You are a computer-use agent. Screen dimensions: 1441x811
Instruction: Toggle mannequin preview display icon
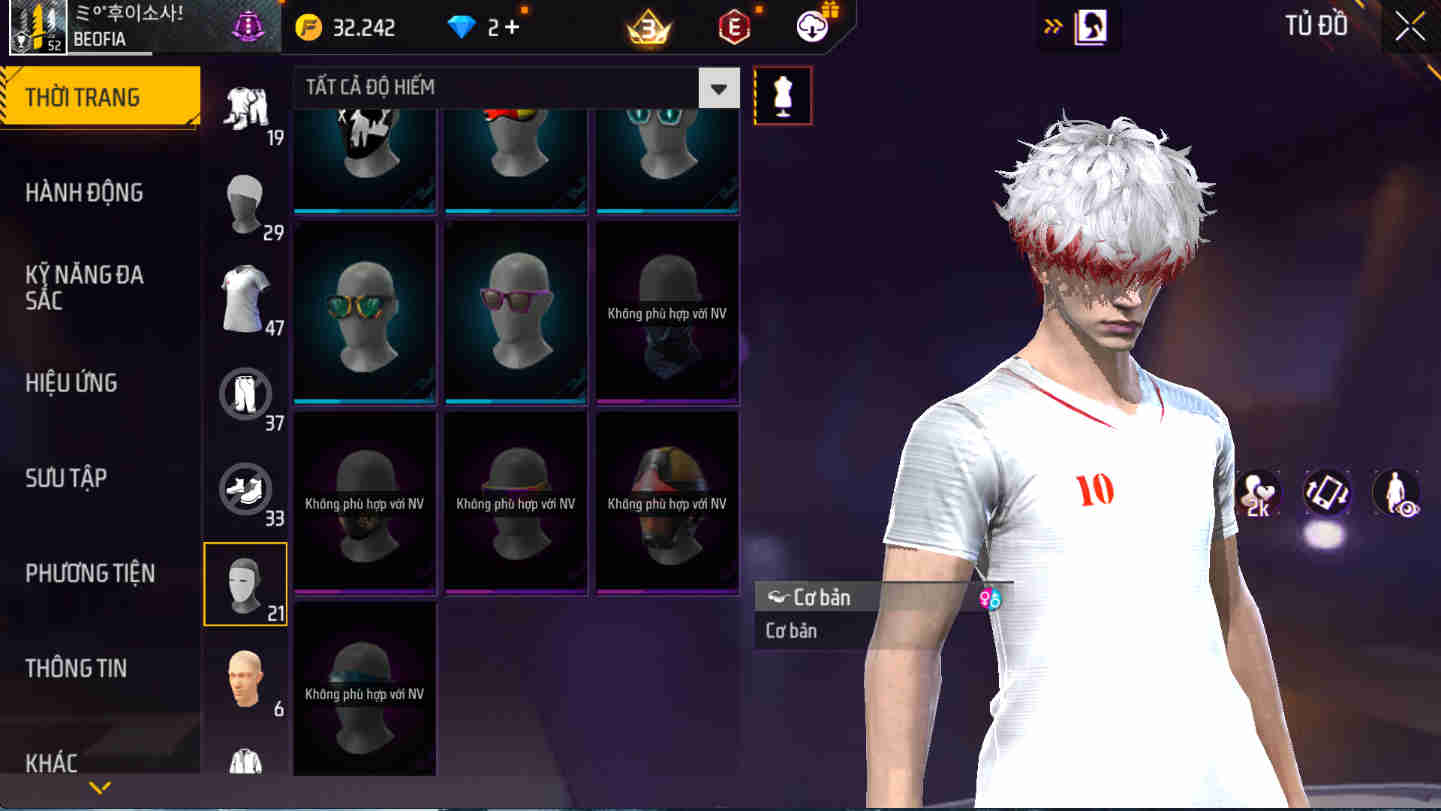tap(783, 94)
